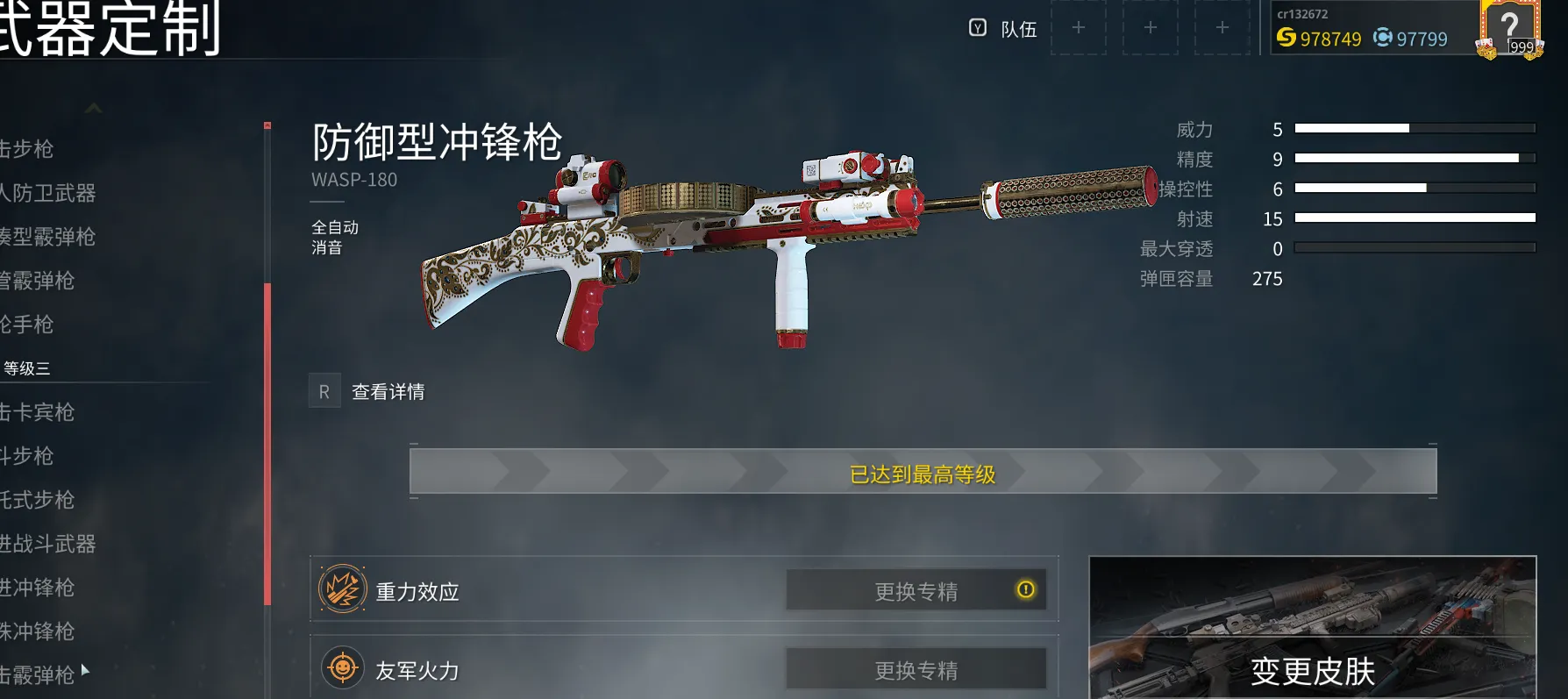Pick the 进战斗武器 weapon entry
This screenshot has height=699, width=1568.
(48, 544)
